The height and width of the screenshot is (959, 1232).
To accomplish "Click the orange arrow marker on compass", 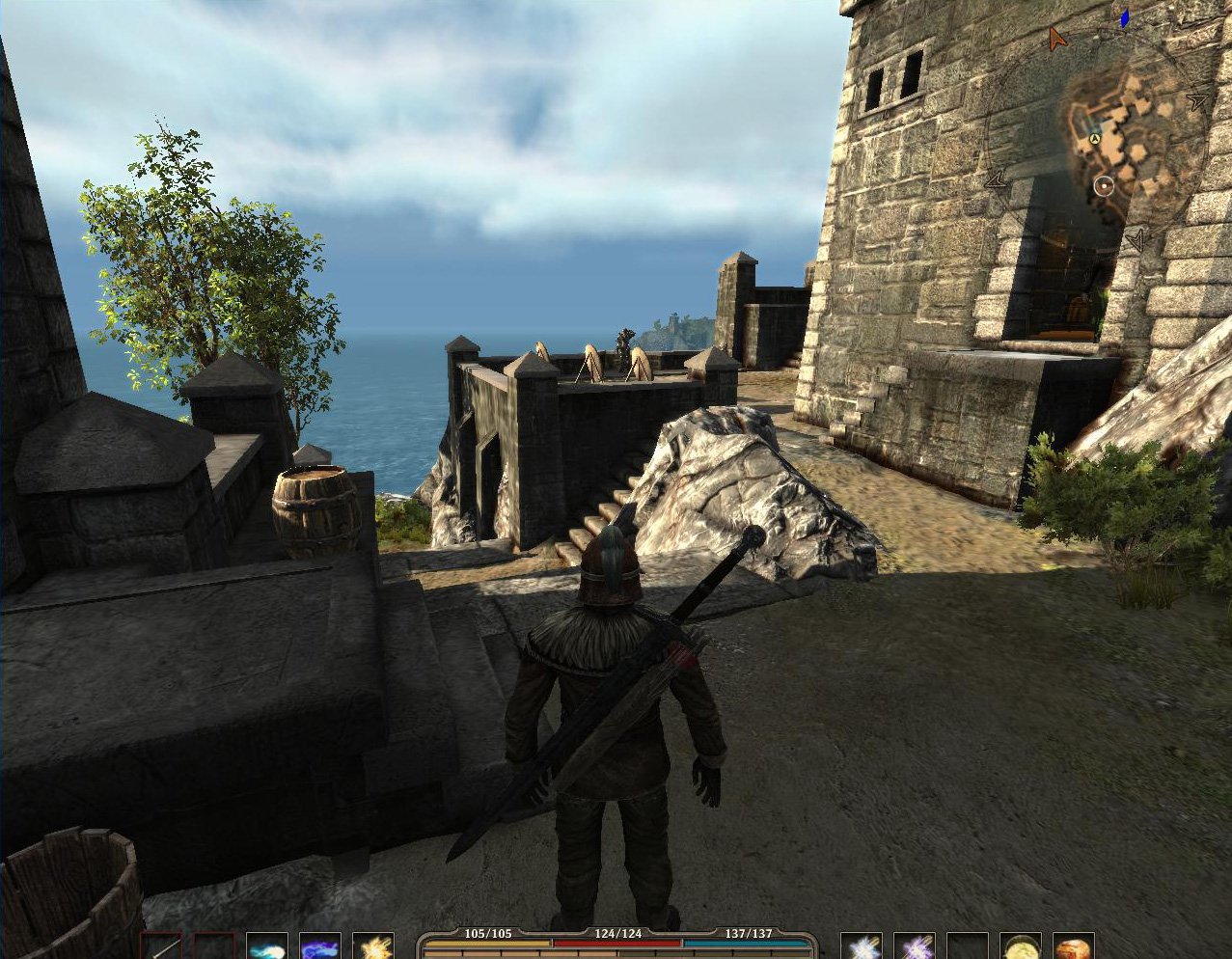I will pos(1057,40).
